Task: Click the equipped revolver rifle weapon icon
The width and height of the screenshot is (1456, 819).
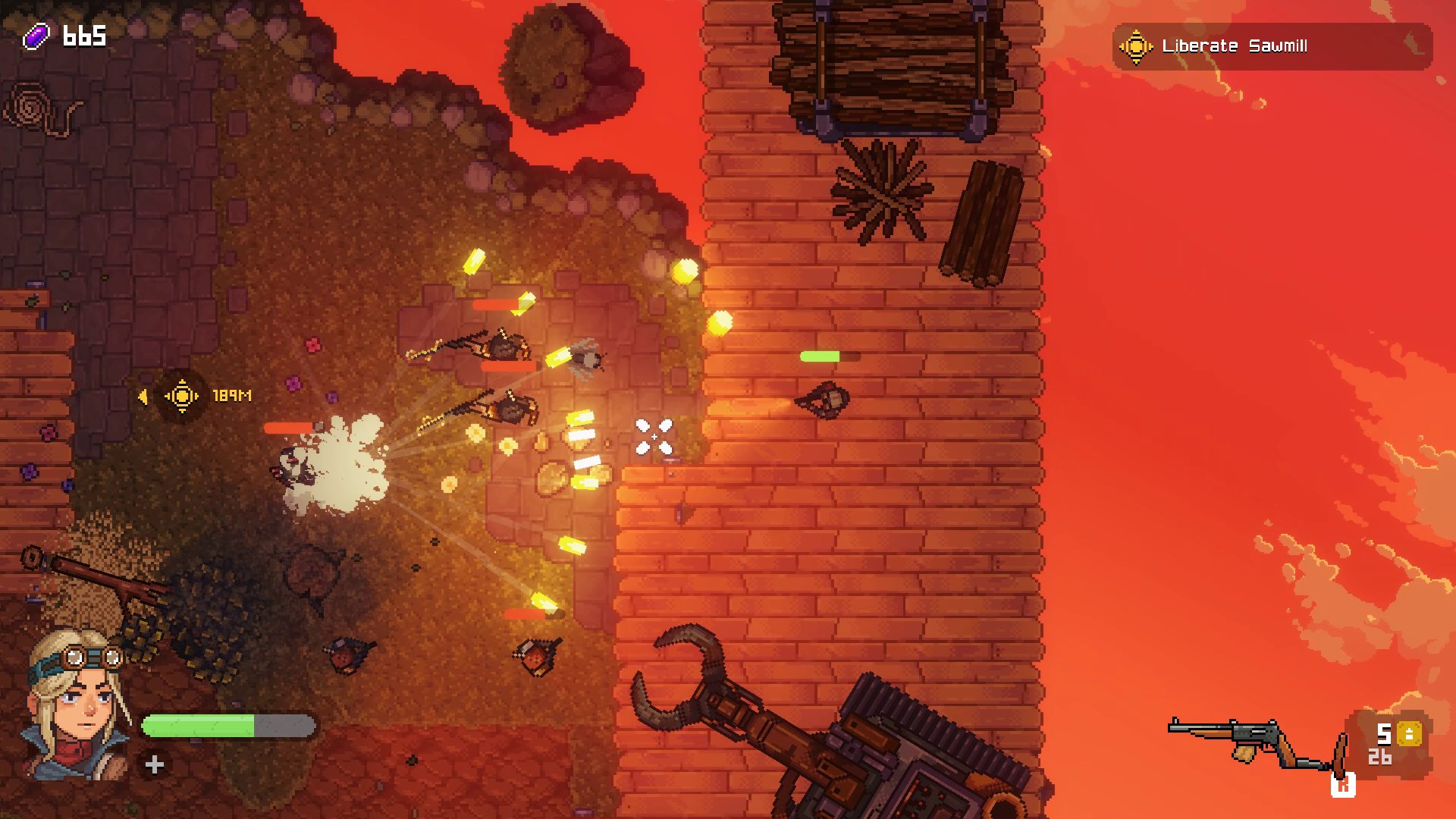Action: [x=1251, y=742]
